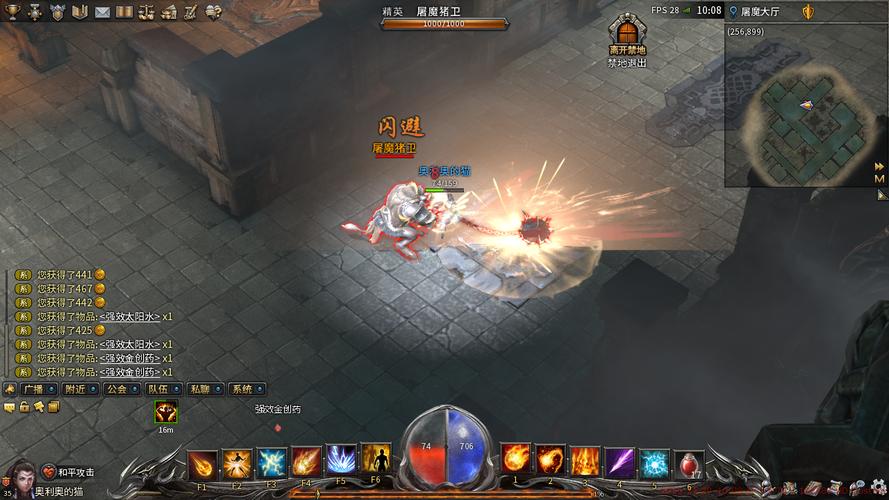889x500 pixels.
Task: Open the mail envelope icon
Action: [102, 11]
